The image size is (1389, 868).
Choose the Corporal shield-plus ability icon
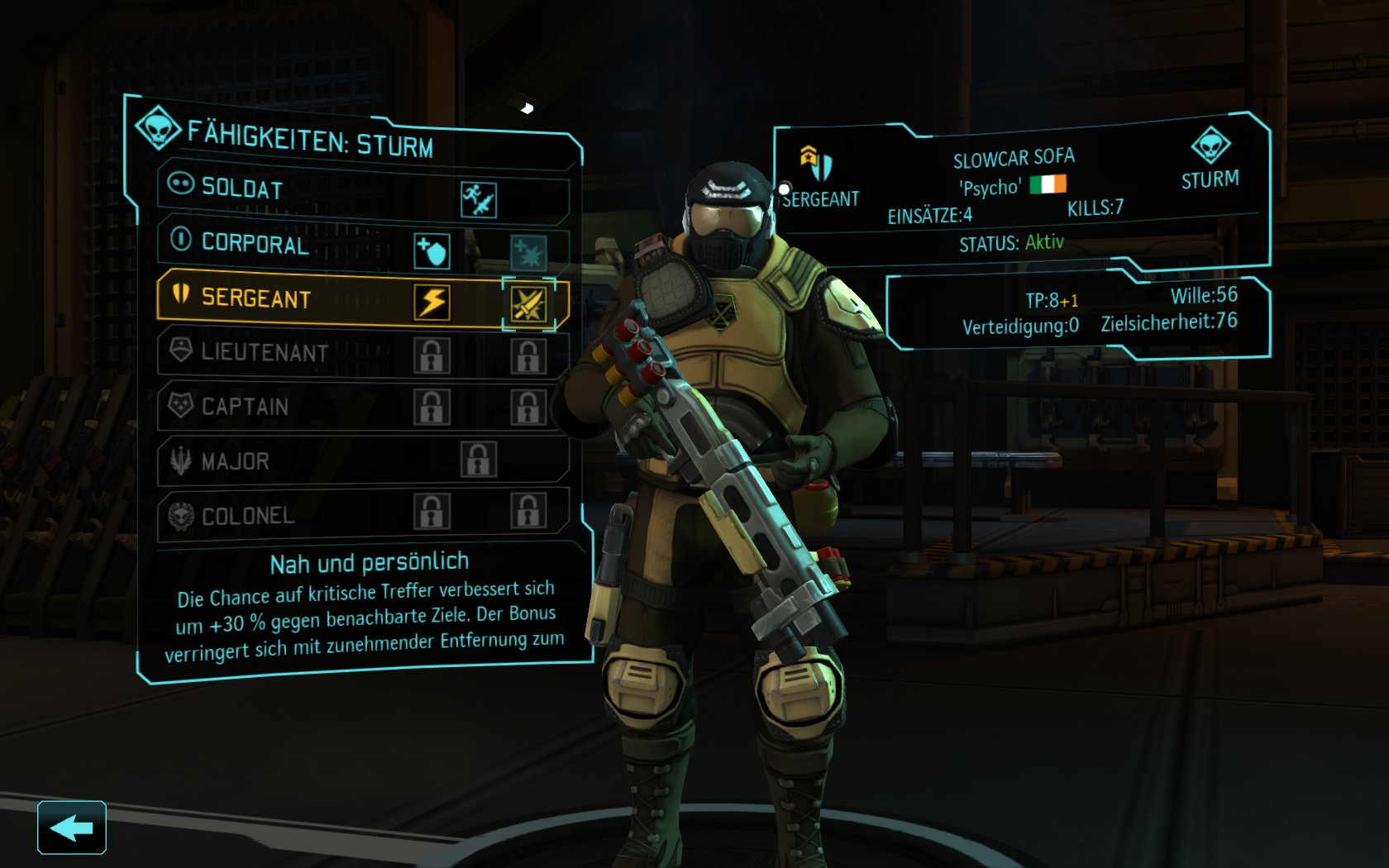coord(432,251)
